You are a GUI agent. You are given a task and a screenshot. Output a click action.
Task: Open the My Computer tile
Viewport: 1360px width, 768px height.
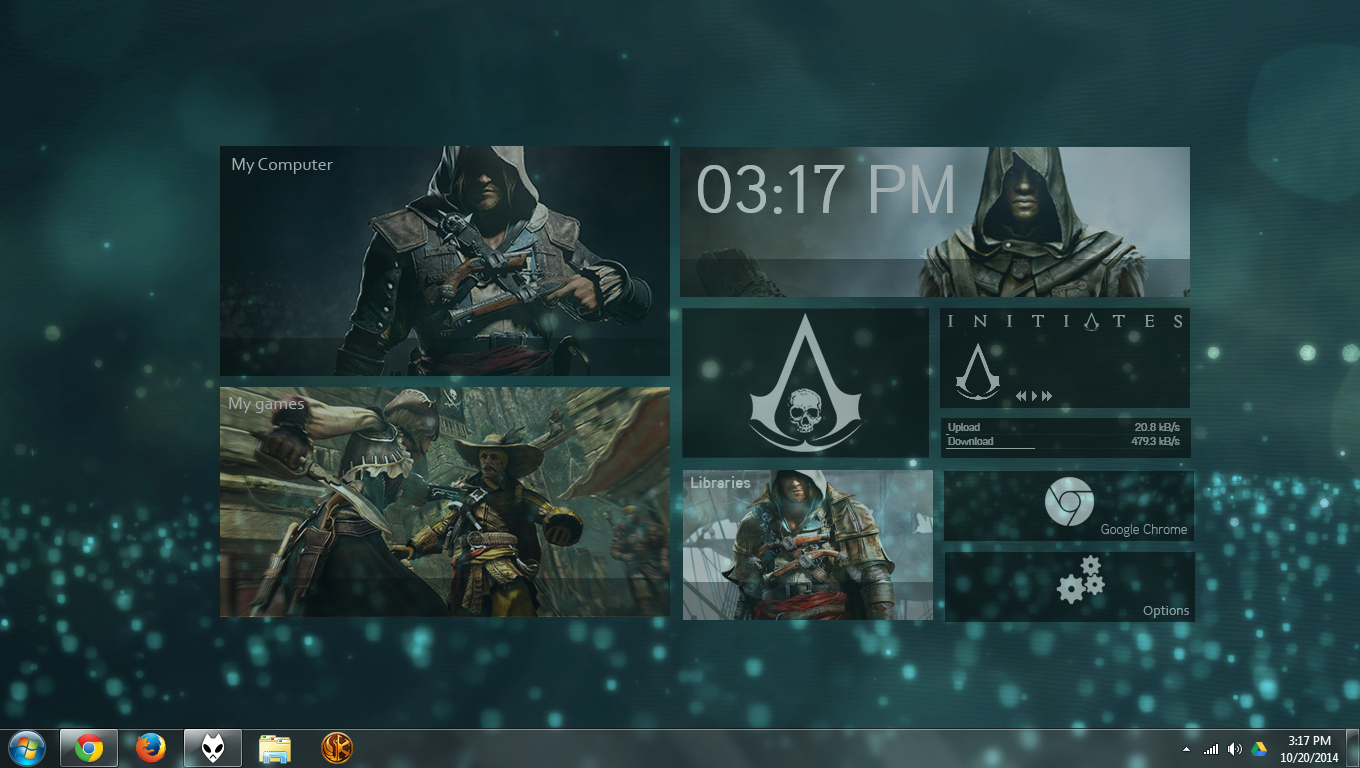click(x=444, y=260)
